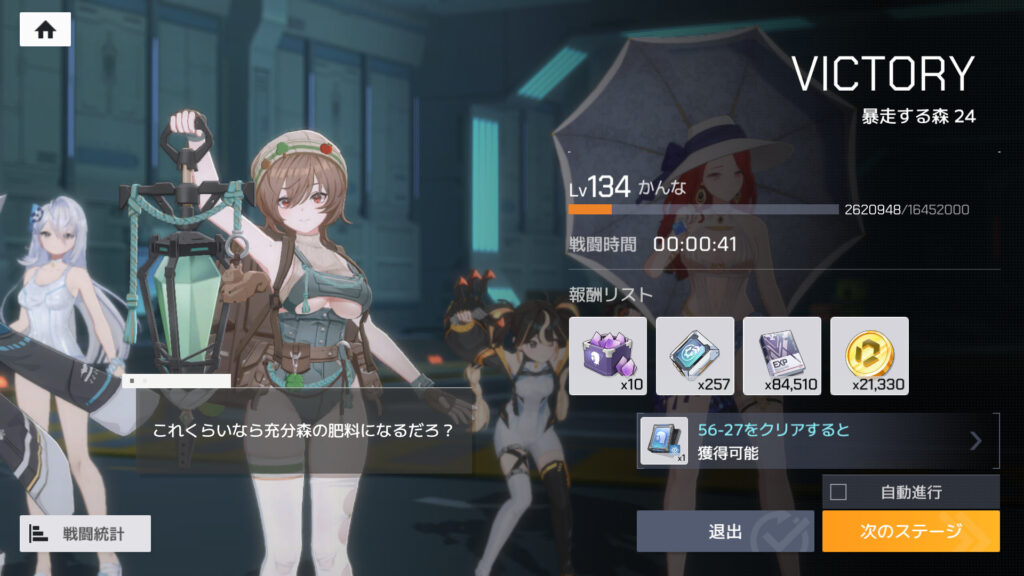Select the purple gem reward x10
This screenshot has width=1024, height=576.
(x=608, y=356)
